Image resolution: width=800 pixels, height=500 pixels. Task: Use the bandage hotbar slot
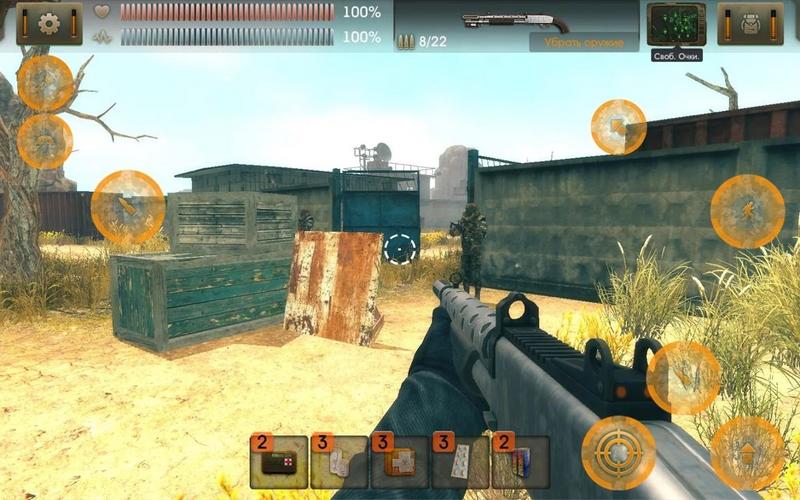click(x=339, y=462)
